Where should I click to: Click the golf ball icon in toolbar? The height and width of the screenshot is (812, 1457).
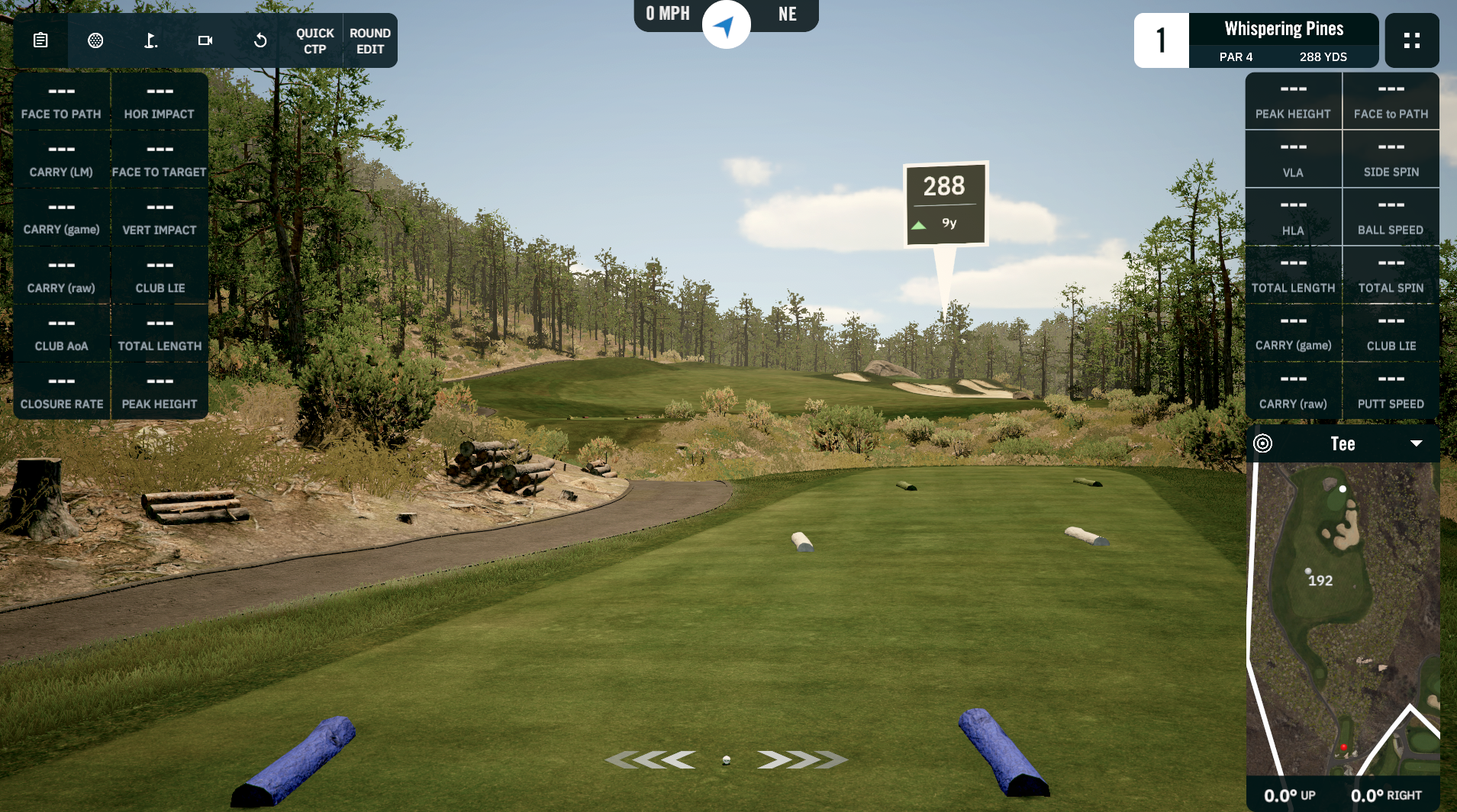pyautogui.click(x=95, y=40)
